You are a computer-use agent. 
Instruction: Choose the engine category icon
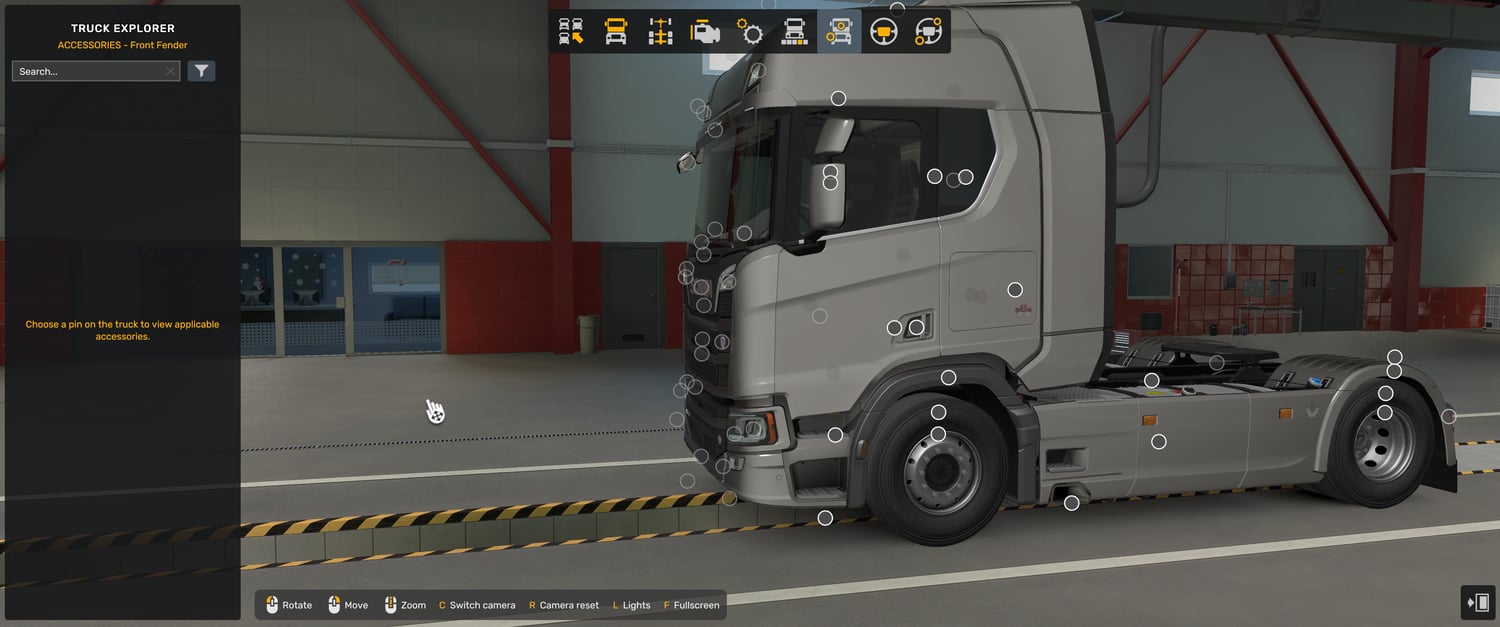click(x=705, y=32)
